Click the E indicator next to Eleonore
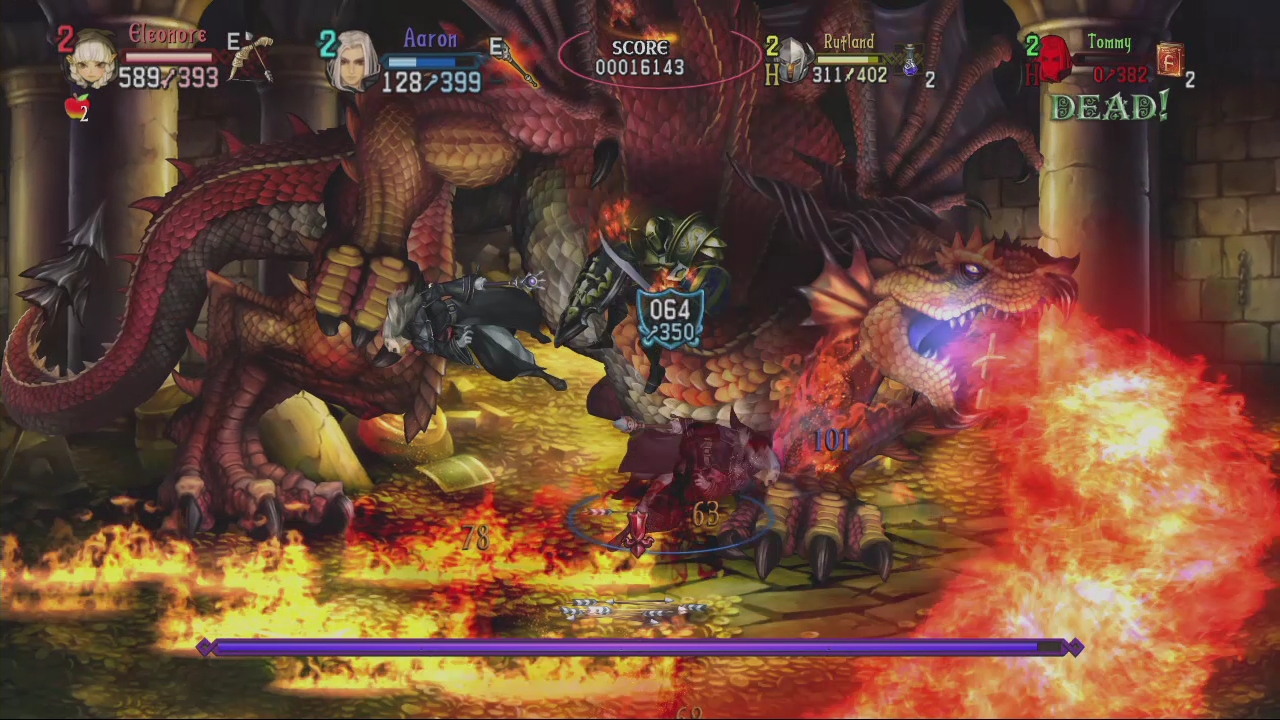1280x720 pixels. [235, 39]
